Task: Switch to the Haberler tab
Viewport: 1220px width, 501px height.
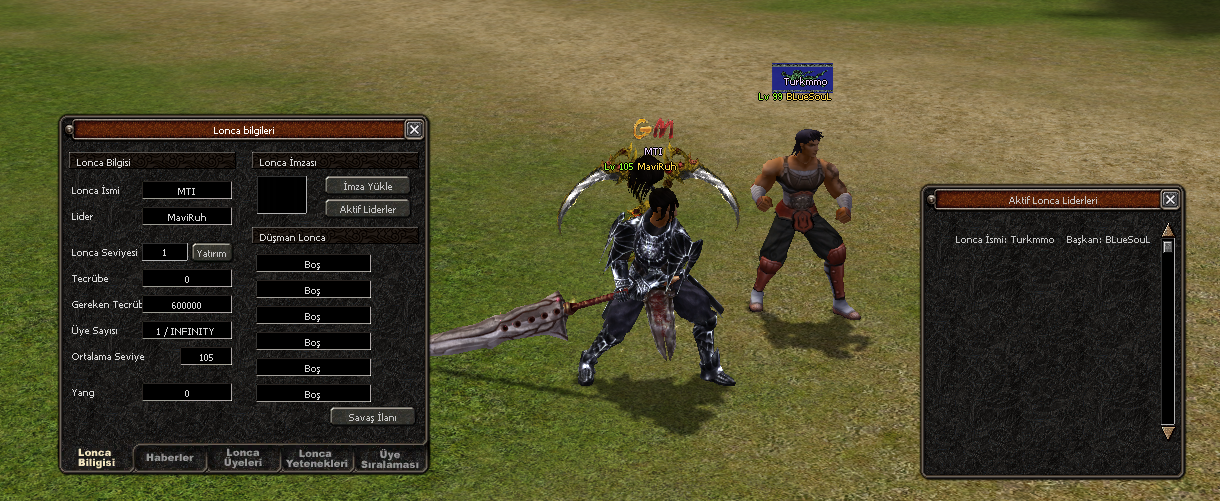Action: coord(169,459)
